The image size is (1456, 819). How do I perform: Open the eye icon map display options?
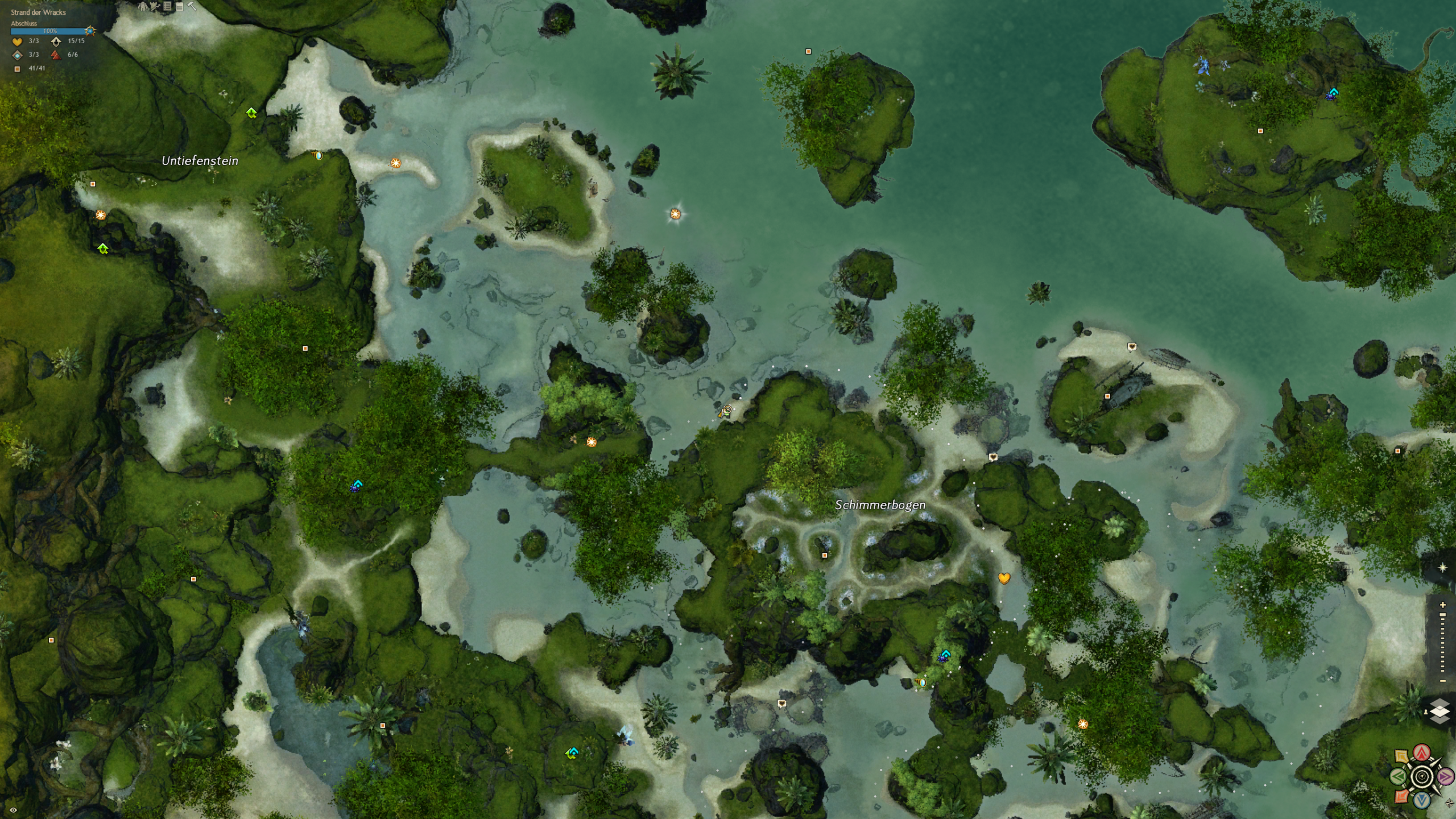(x=13, y=810)
